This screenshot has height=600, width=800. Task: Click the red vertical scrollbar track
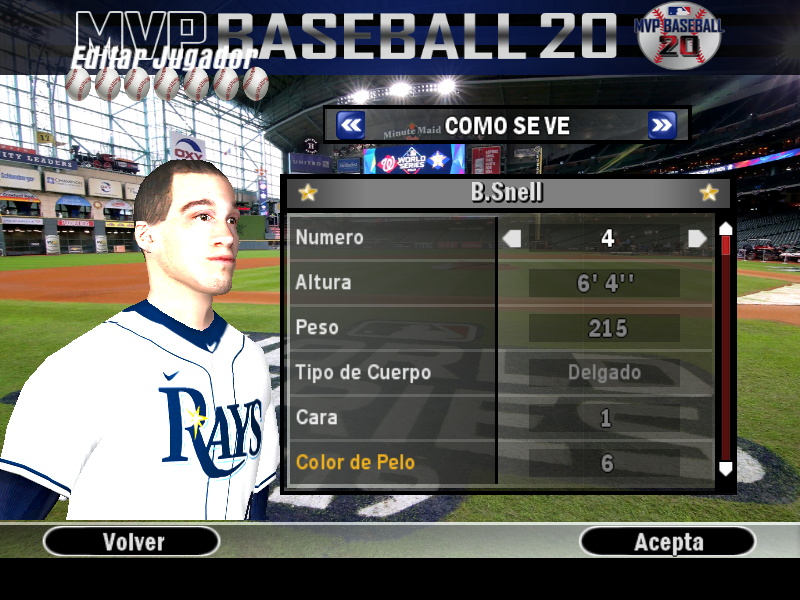click(x=726, y=350)
